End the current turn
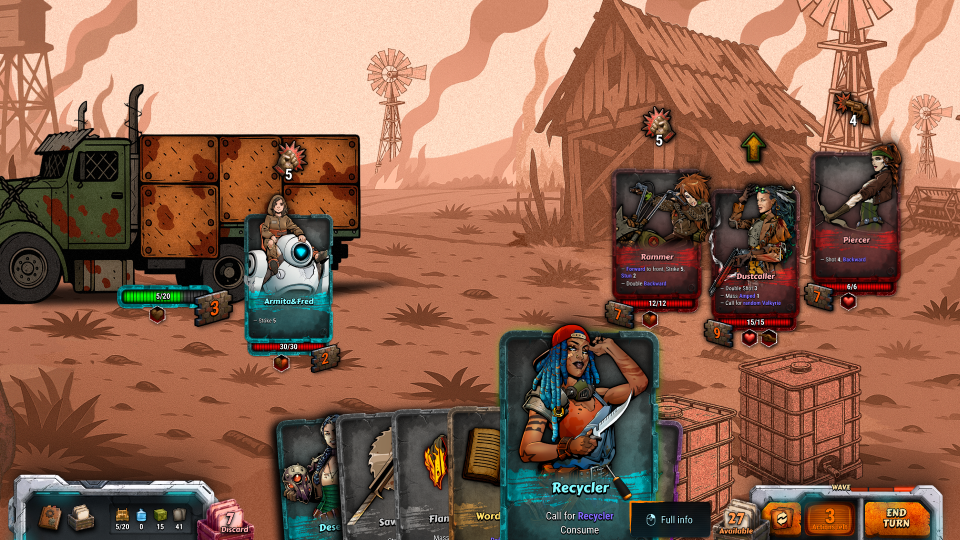The image size is (960, 540). [896, 516]
